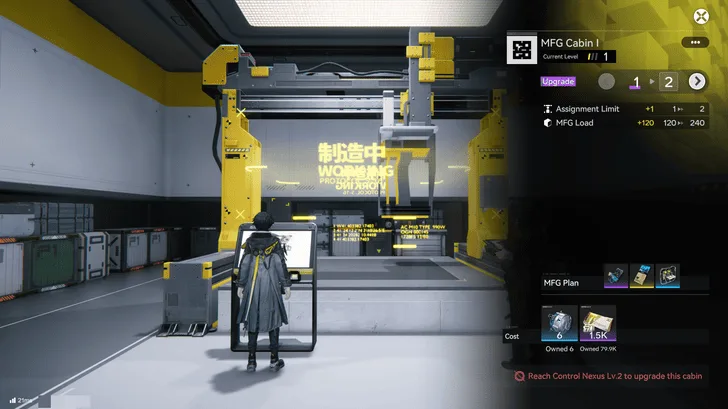This screenshot has width=728, height=409.
Task: Click the arrow next to level 2
Action: pyautogui.click(x=697, y=81)
